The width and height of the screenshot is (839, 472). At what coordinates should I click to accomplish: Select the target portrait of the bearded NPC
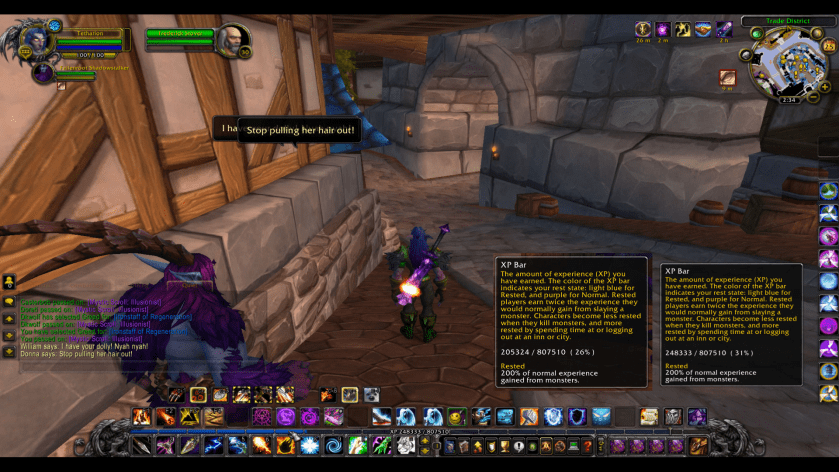tap(232, 40)
